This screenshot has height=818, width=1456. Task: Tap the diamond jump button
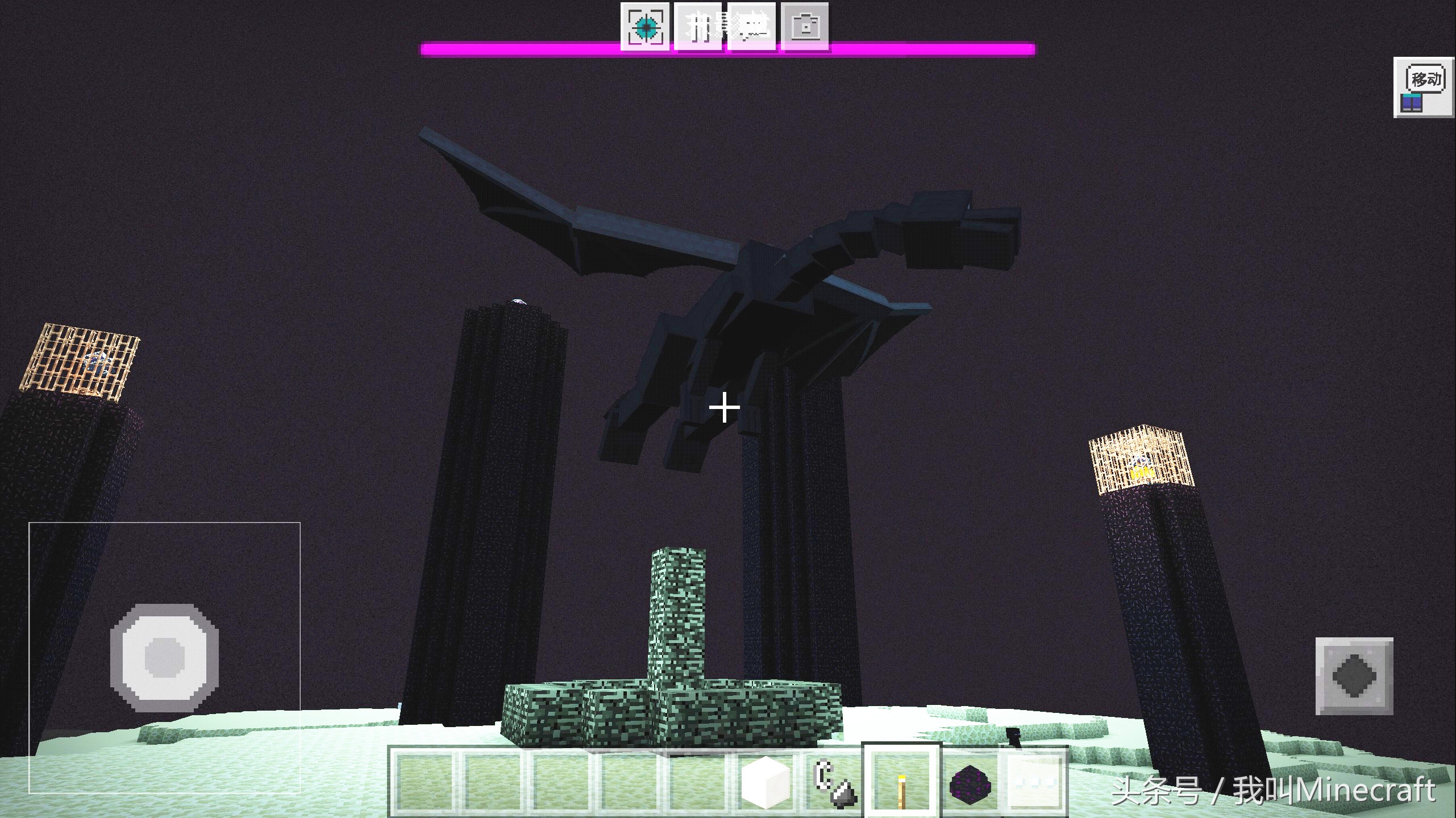pyautogui.click(x=1354, y=676)
